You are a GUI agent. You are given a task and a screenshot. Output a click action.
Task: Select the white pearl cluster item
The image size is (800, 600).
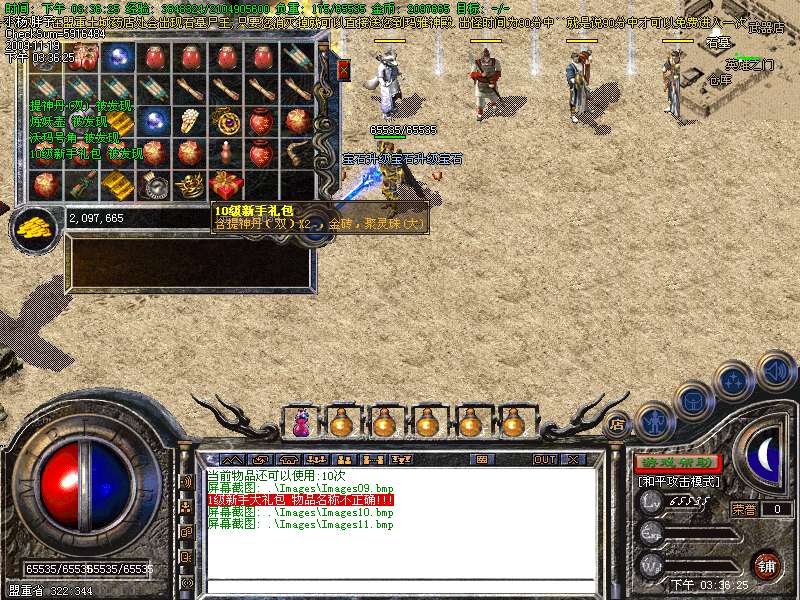(x=189, y=121)
